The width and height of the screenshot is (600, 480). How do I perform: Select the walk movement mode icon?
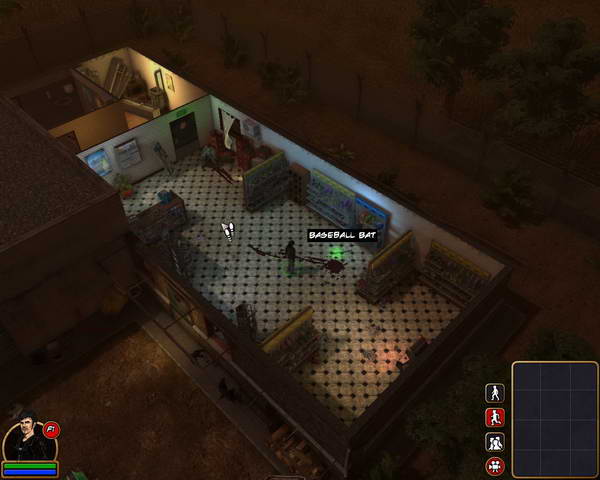pyautogui.click(x=494, y=393)
